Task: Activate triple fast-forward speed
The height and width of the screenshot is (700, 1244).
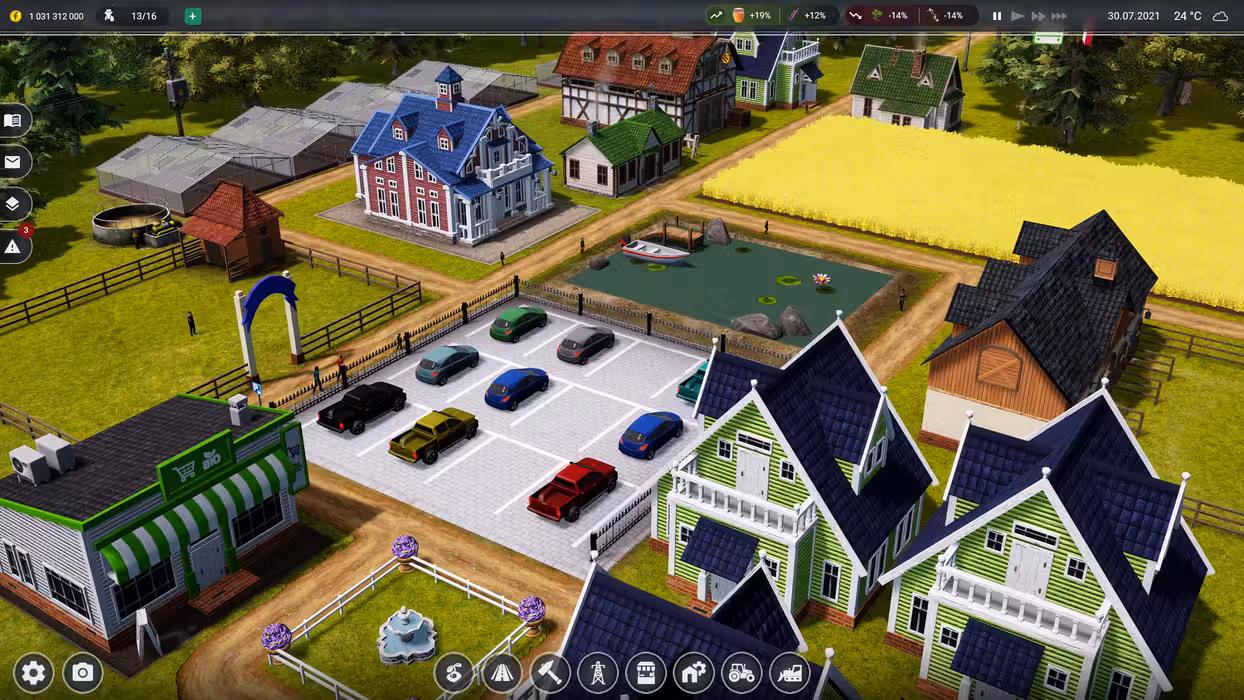Action: (x=1059, y=16)
